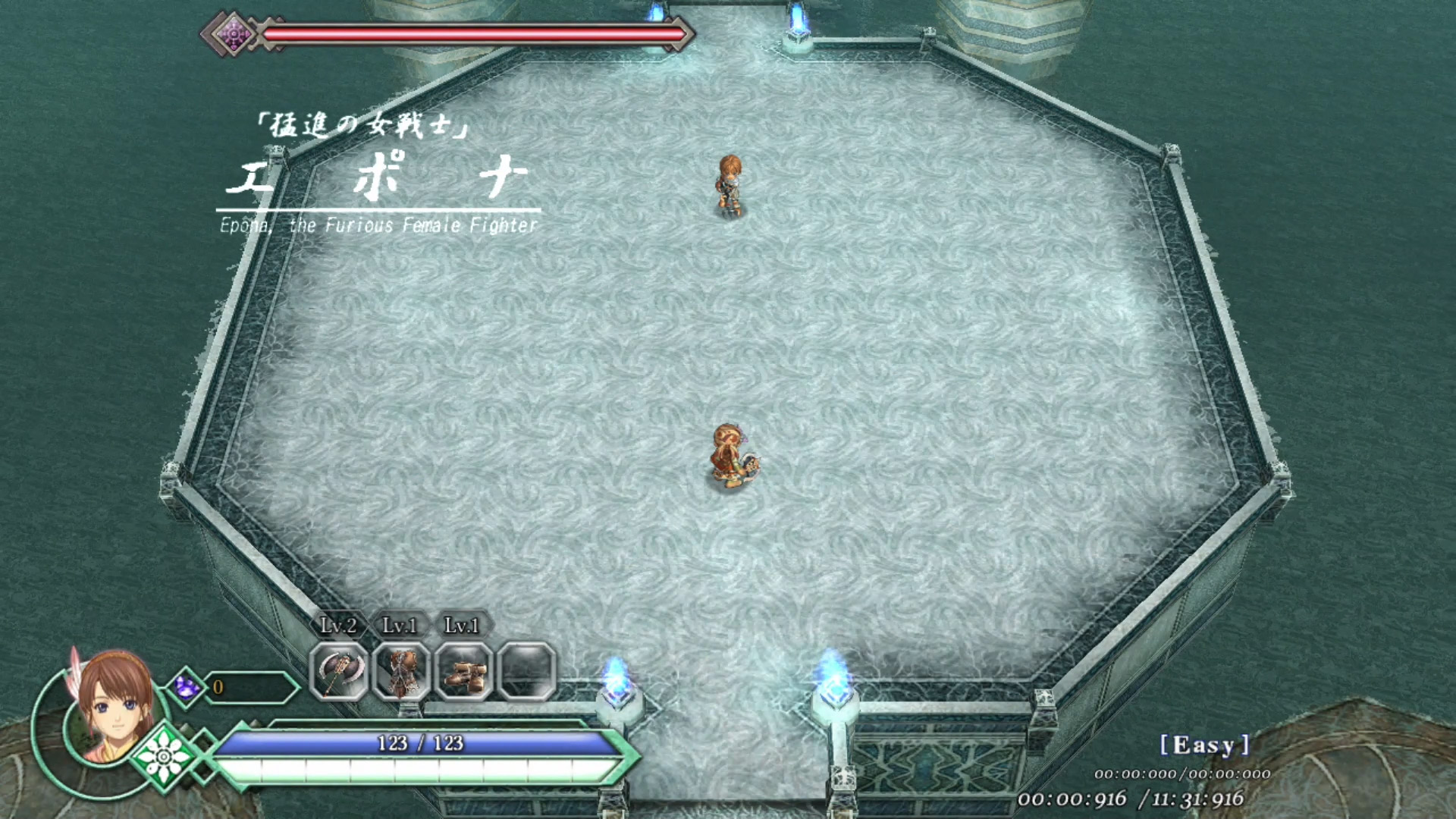Click the boss emblem beside the health bar
The image size is (1456, 819).
pyautogui.click(x=234, y=34)
